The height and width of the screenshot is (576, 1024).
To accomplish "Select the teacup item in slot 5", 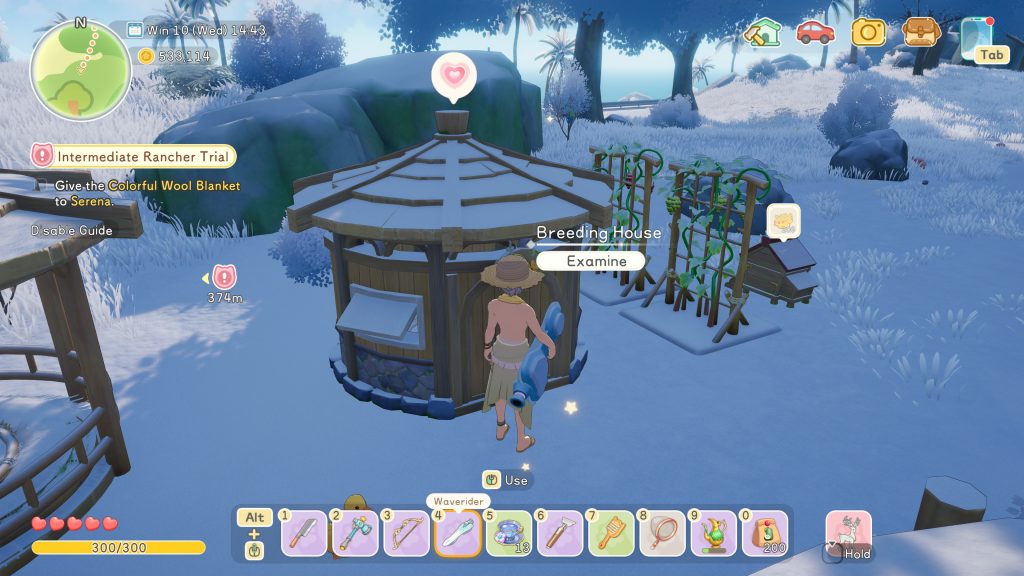I will tap(509, 534).
